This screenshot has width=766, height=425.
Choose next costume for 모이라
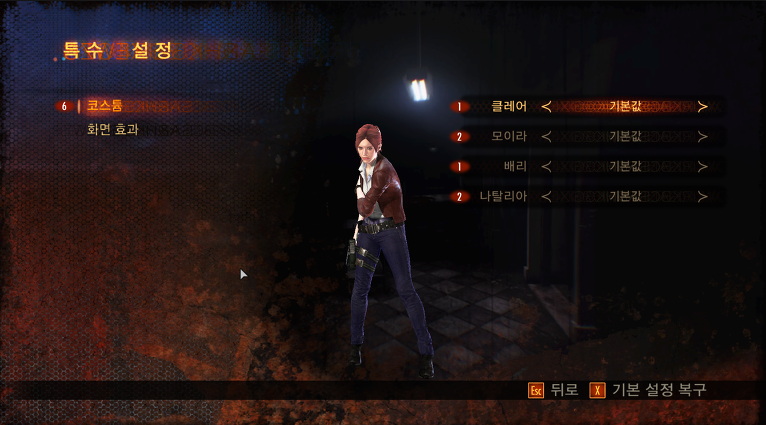(703, 136)
